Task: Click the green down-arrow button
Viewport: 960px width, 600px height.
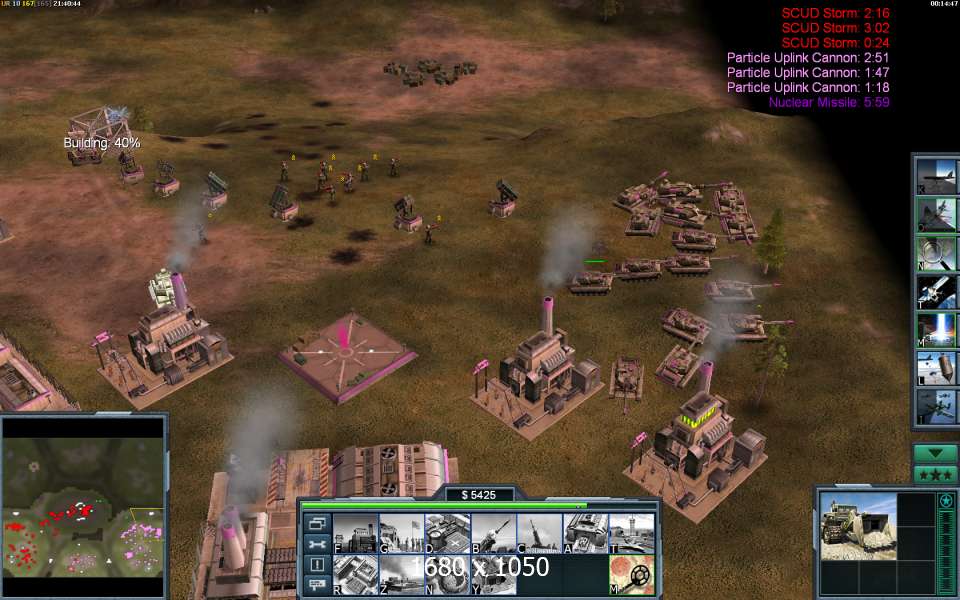Action: click(935, 453)
